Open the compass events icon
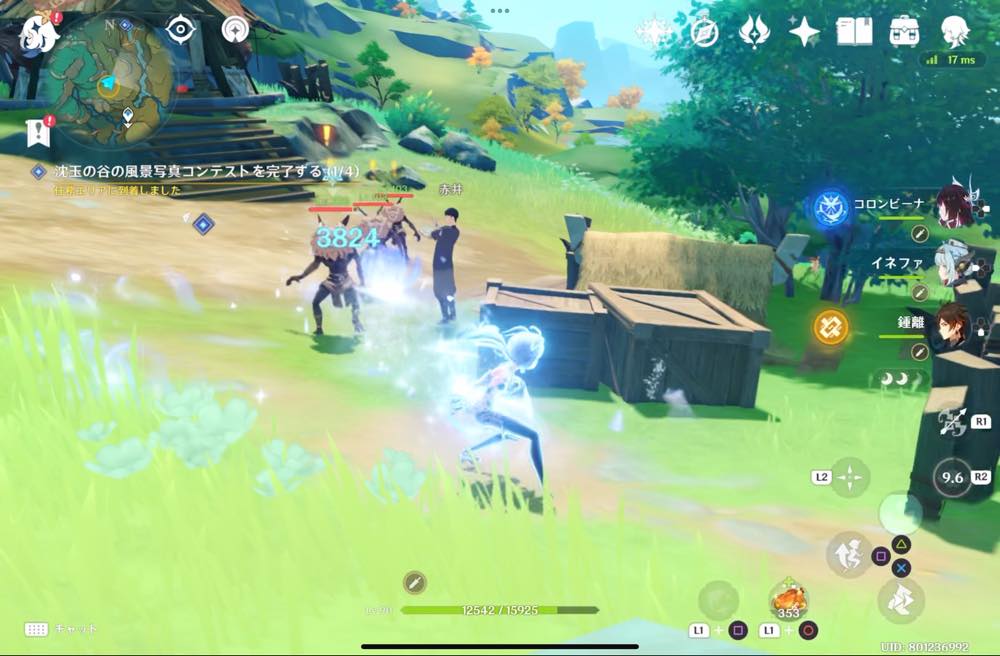 [705, 32]
